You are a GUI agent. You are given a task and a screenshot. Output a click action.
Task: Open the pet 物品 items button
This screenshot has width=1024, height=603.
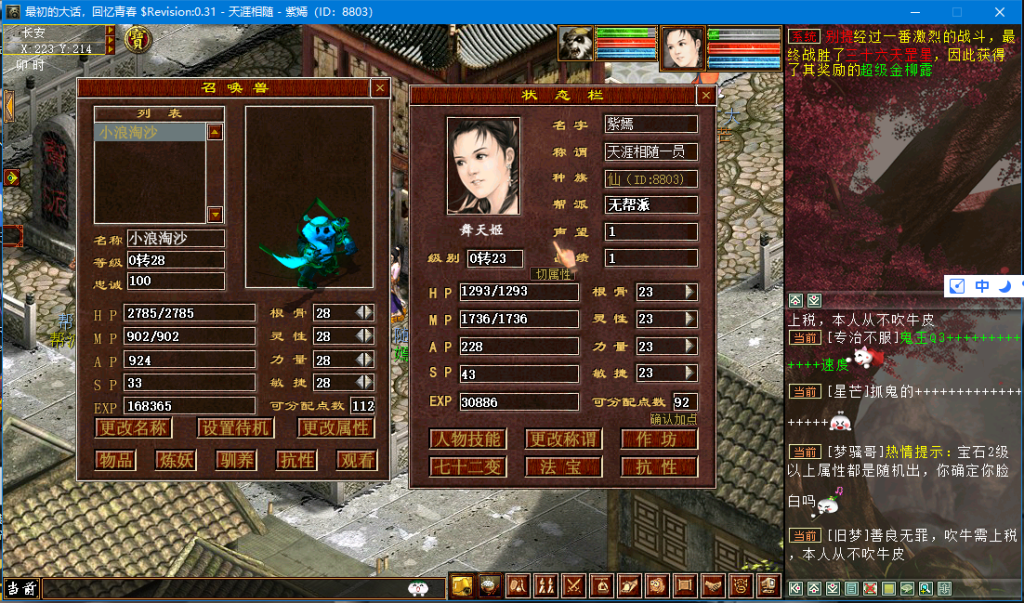[x=115, y=460]
